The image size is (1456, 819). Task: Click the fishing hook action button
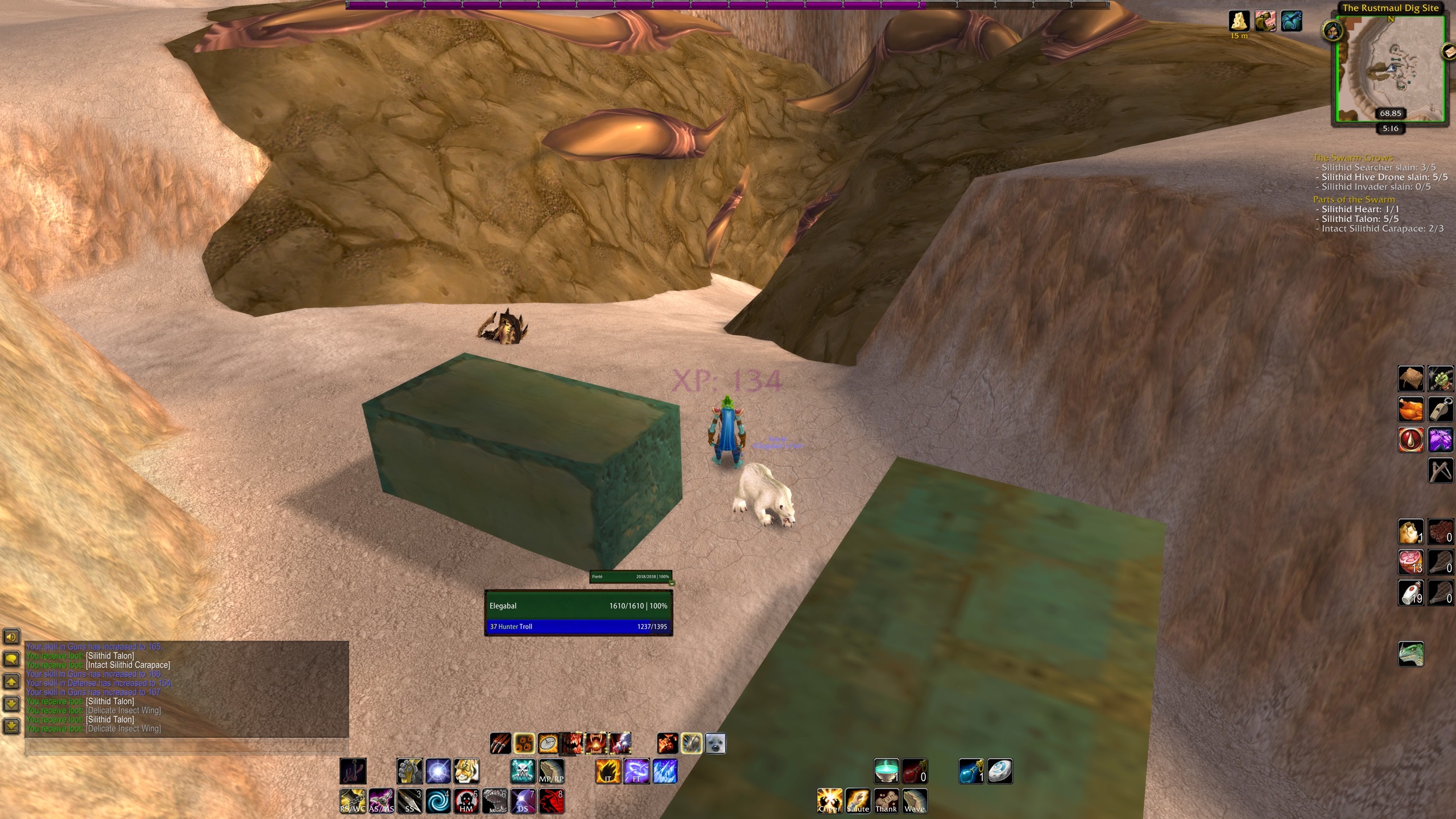[353, 771]
